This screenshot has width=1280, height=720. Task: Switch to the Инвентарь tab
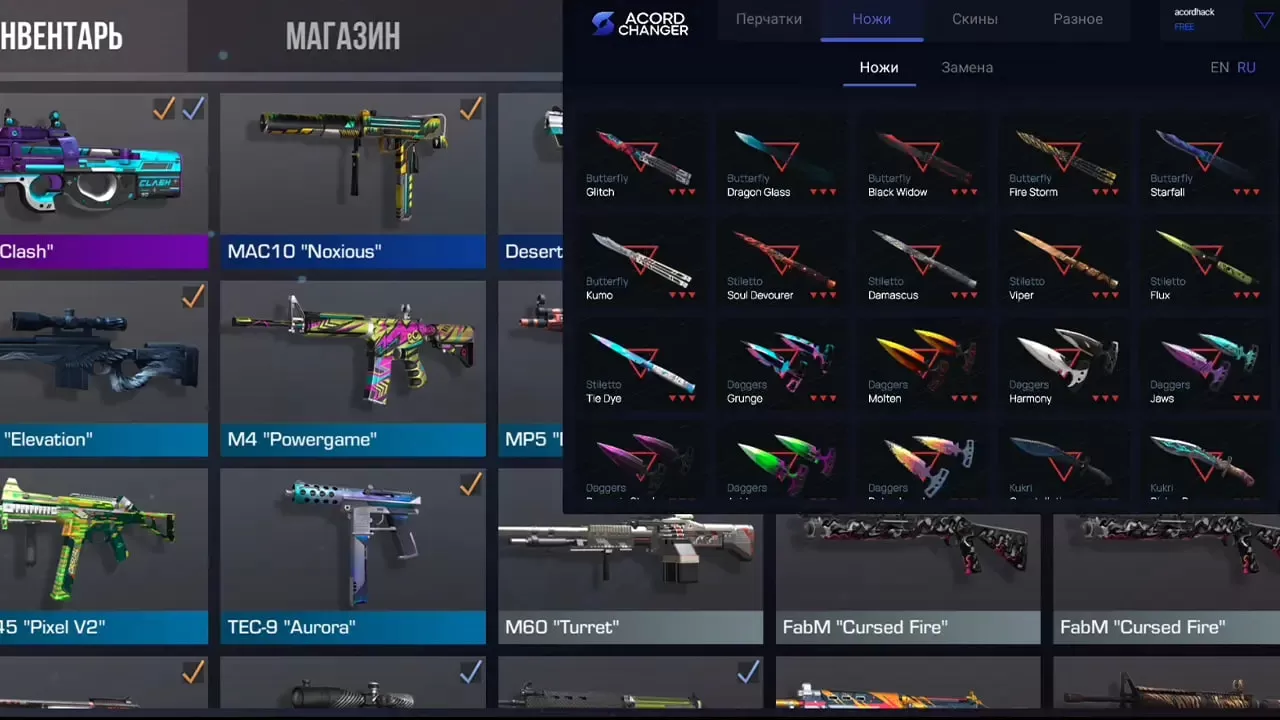click(x=62, y=37)
